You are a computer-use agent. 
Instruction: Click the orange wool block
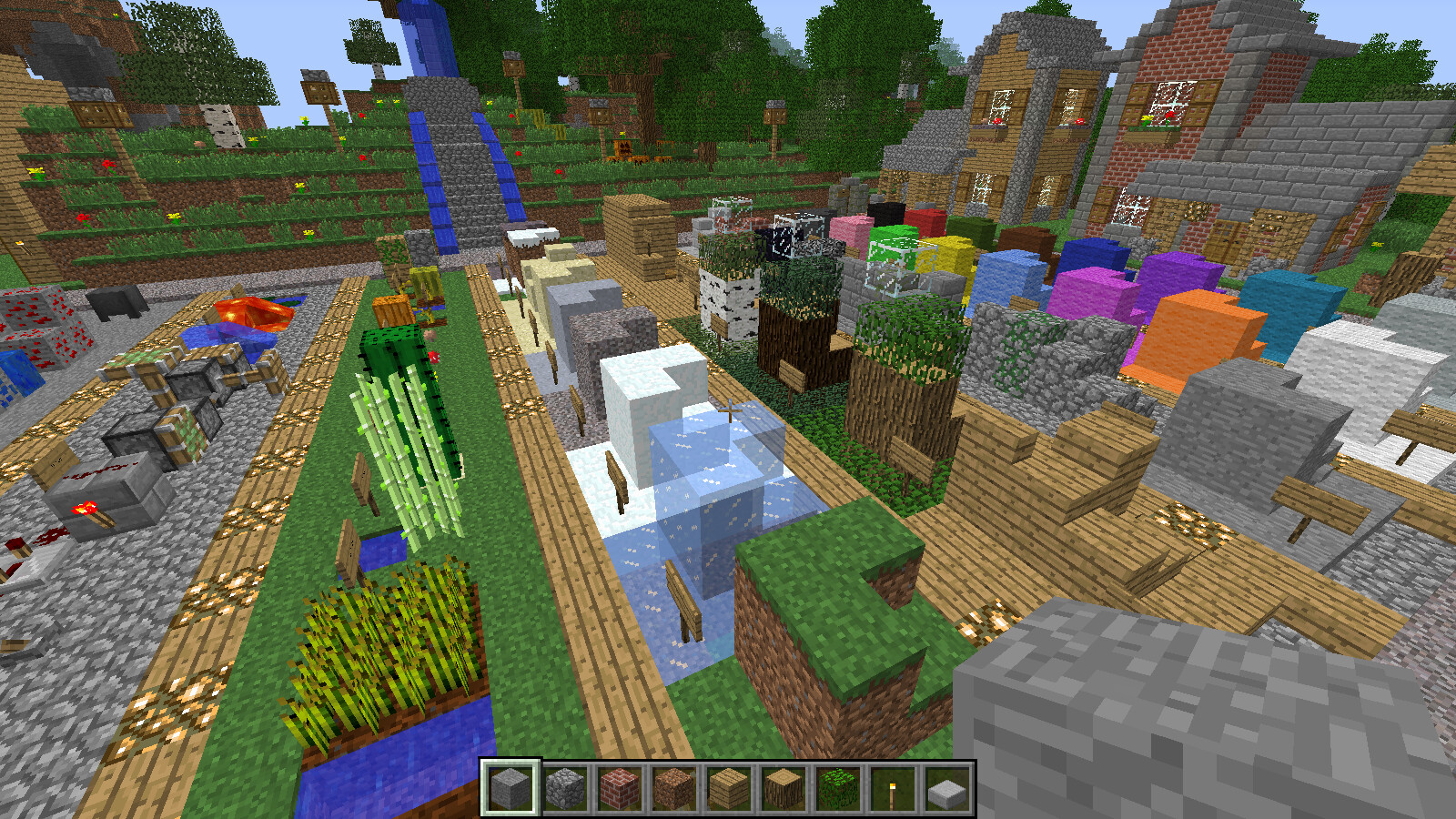click(1192, 328)
